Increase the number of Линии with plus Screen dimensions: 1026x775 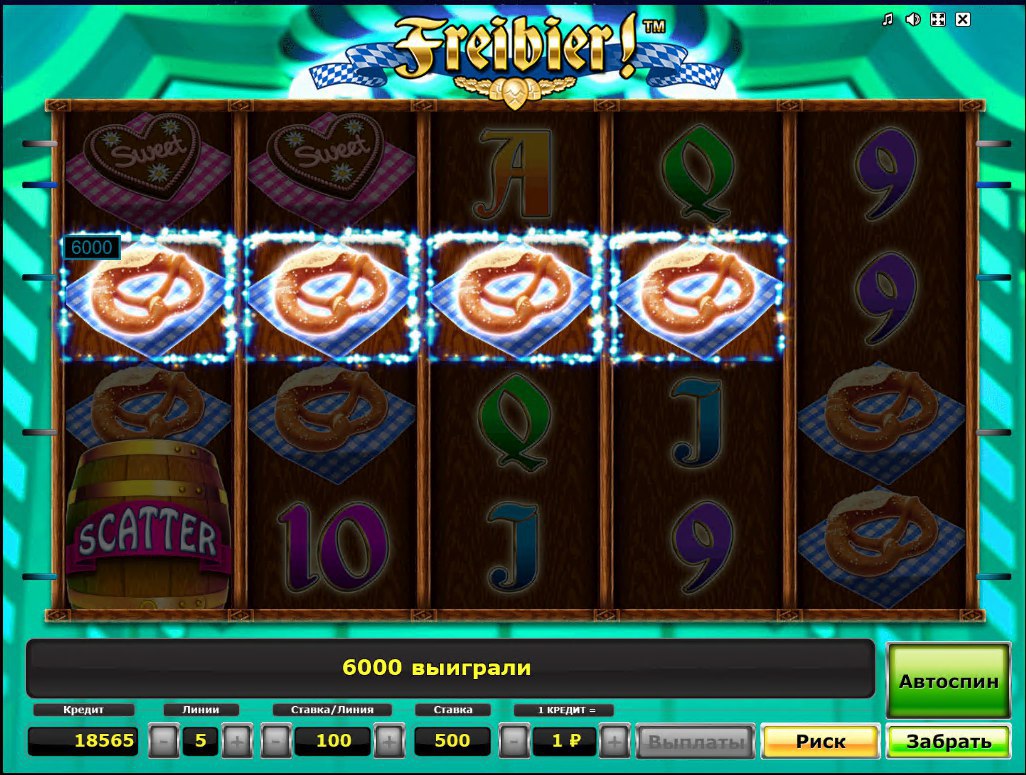point(236,742)
